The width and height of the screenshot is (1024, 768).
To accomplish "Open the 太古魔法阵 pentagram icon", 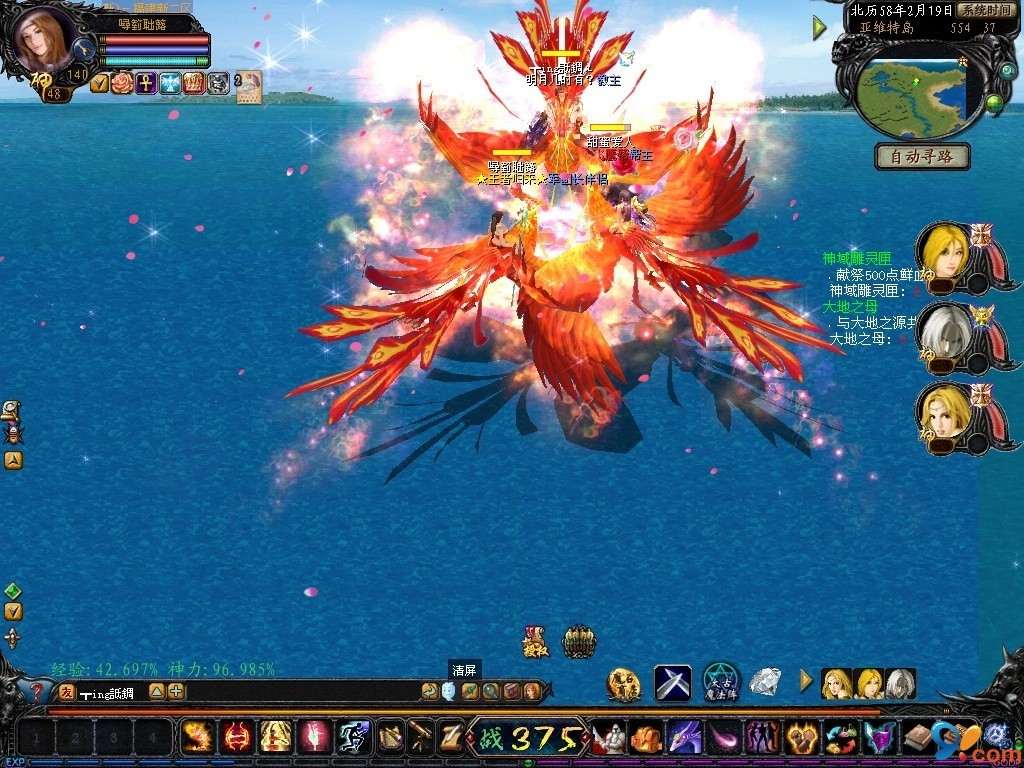I will [x=720, y=682].
